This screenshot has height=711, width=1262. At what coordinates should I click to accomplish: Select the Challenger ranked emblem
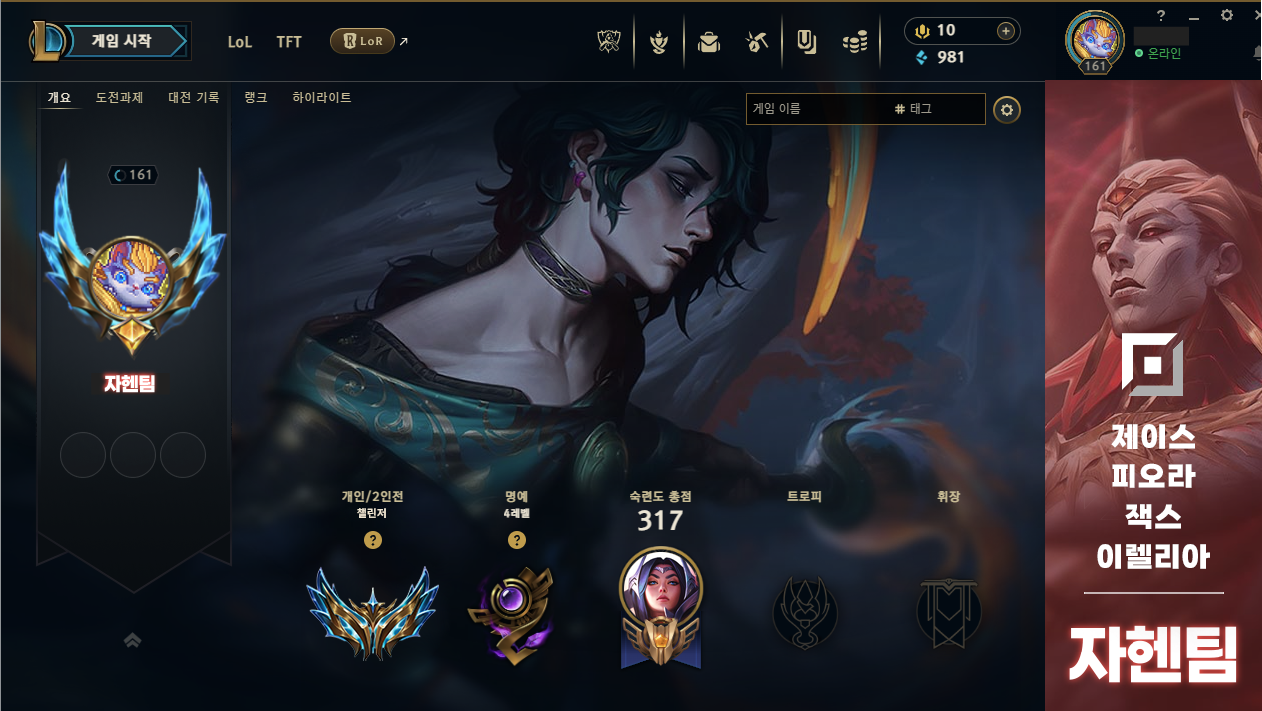[x=372, y=611]
